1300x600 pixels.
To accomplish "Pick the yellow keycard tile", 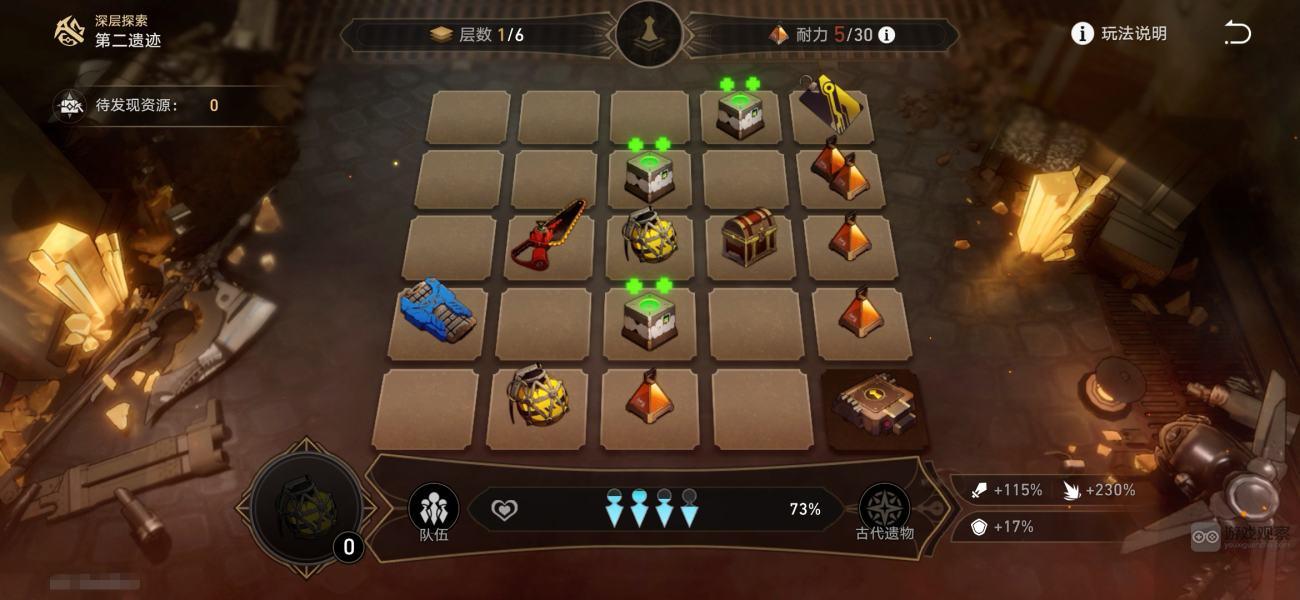I will pos(833,105).
